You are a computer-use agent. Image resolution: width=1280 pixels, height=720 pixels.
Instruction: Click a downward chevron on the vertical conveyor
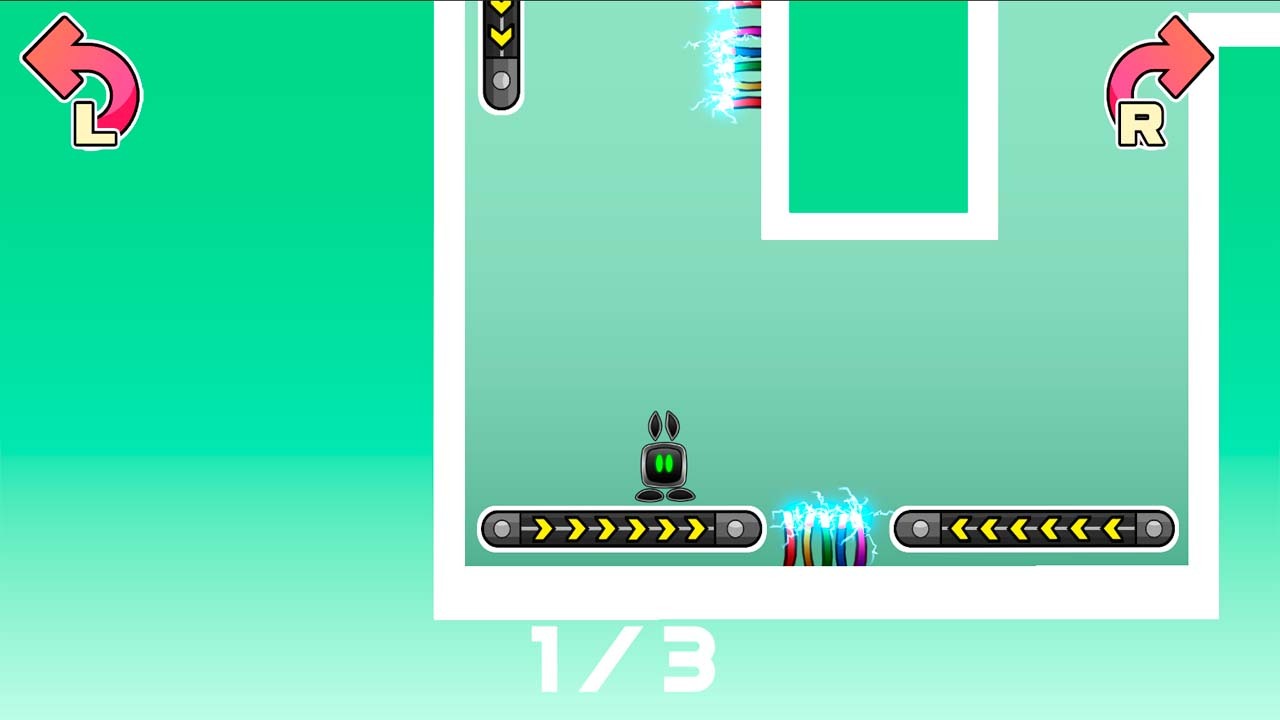click(500, 35)
